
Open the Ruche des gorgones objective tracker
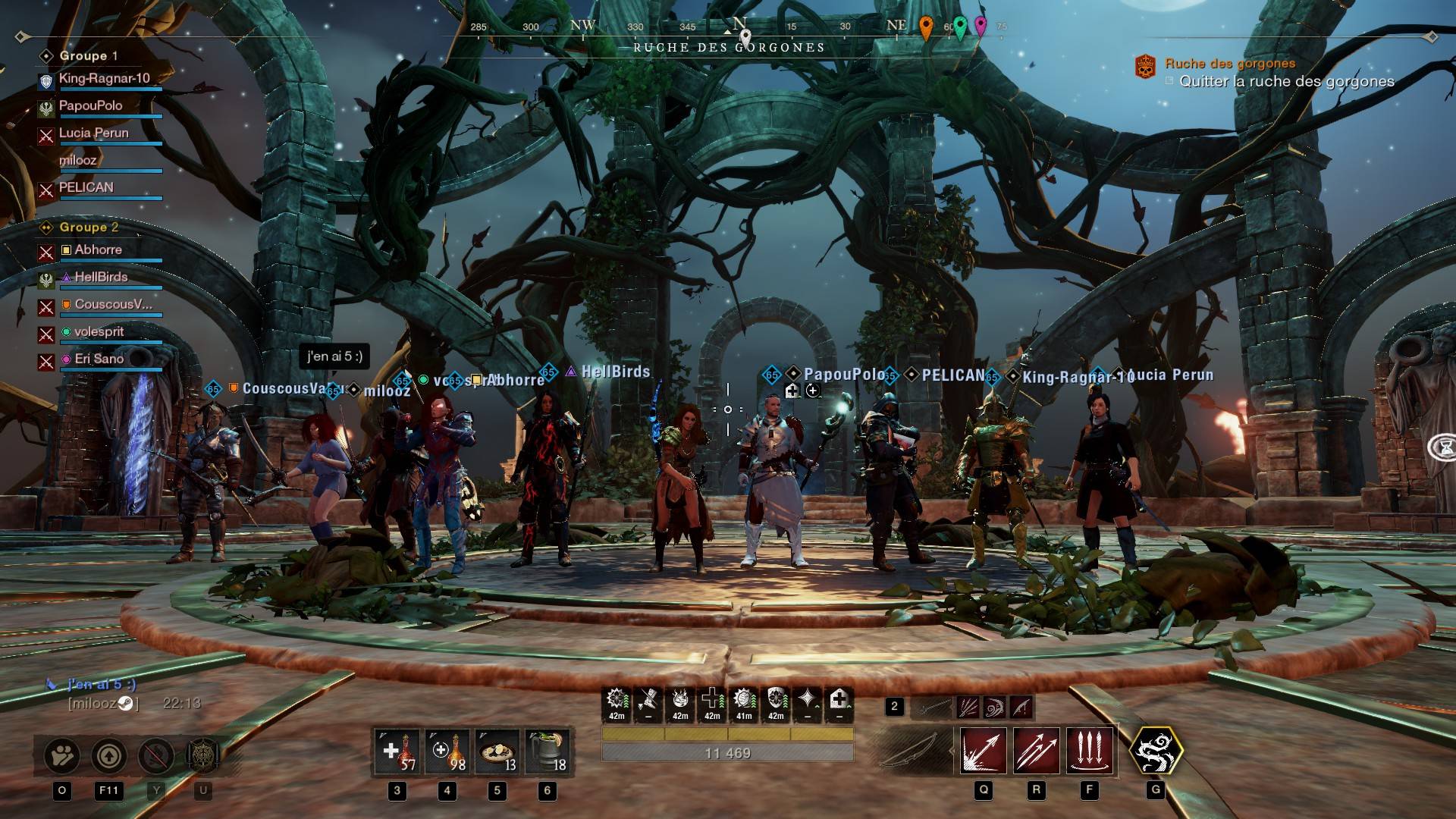tap(1229, 64)
